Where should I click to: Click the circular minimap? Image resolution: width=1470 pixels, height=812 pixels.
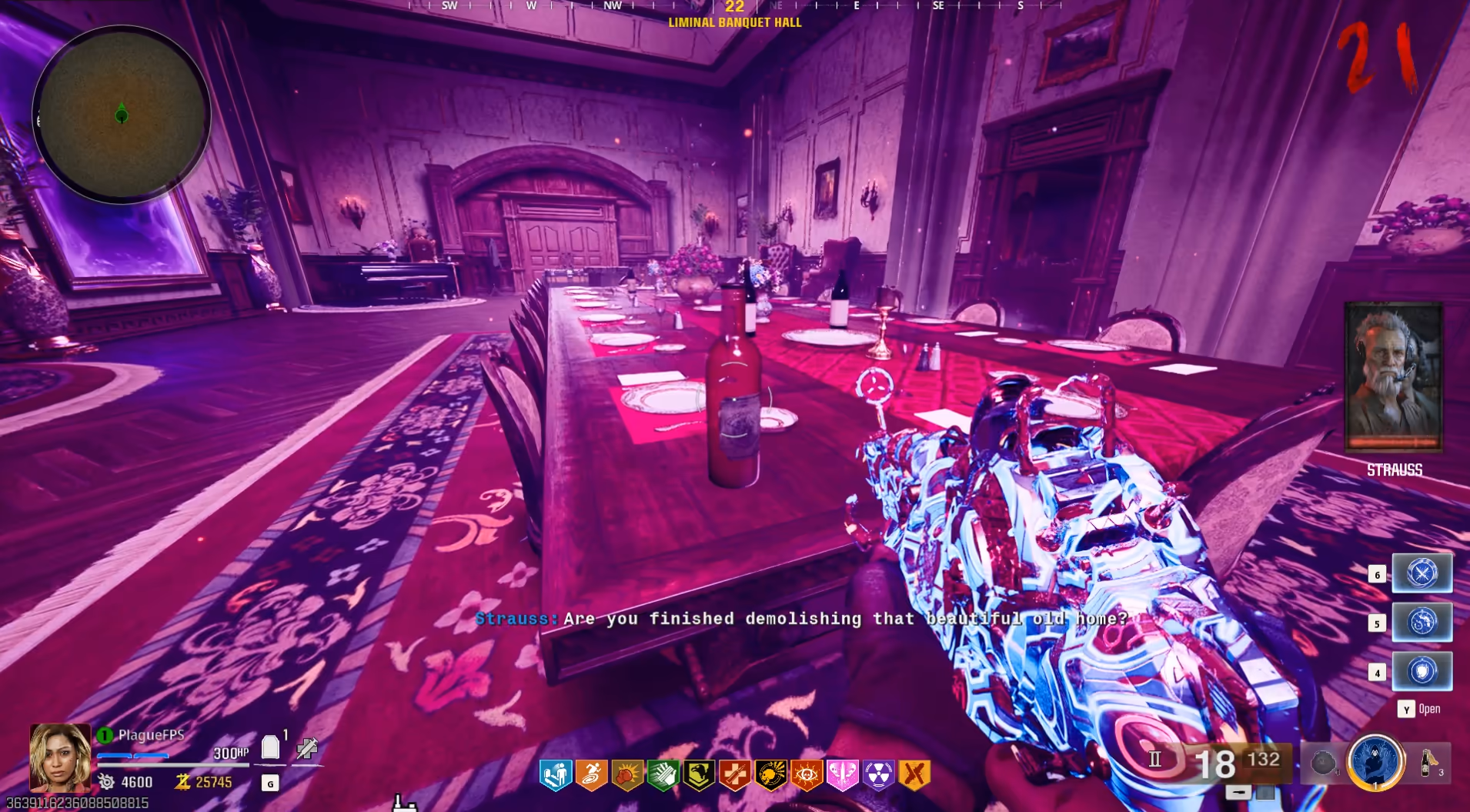click(122, 115)
